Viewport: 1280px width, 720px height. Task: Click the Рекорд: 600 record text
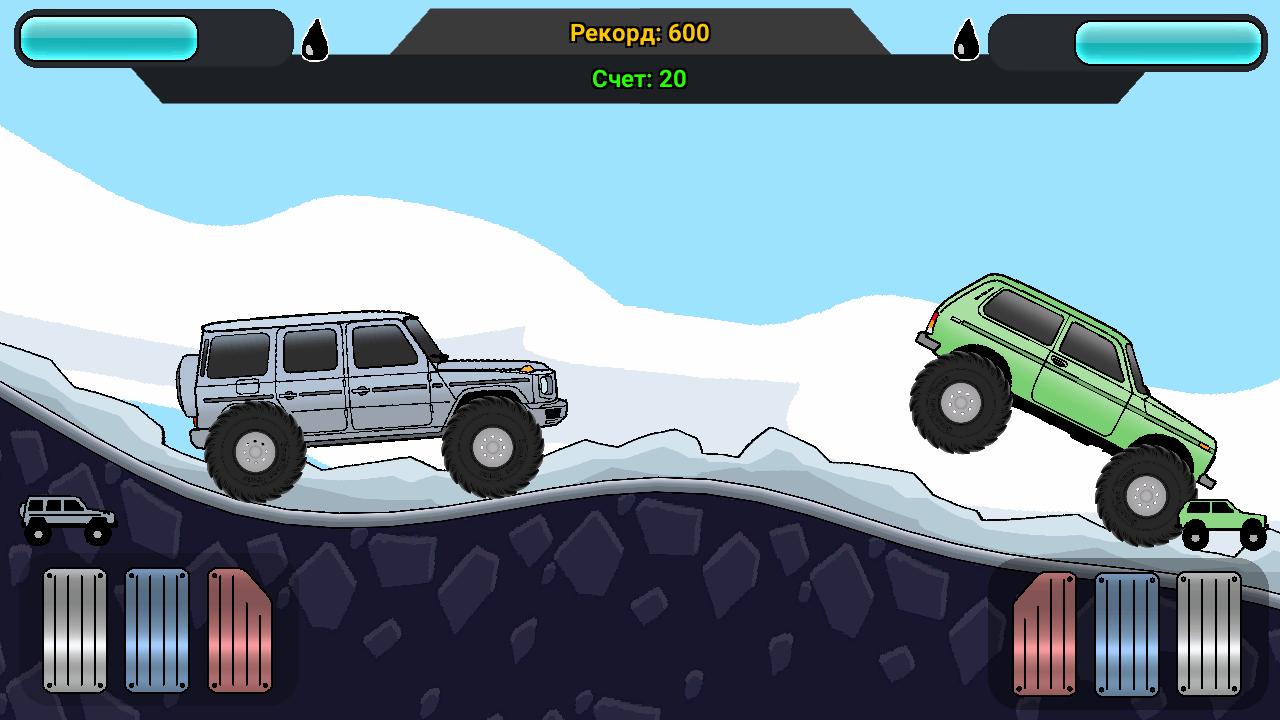point(639,33)
